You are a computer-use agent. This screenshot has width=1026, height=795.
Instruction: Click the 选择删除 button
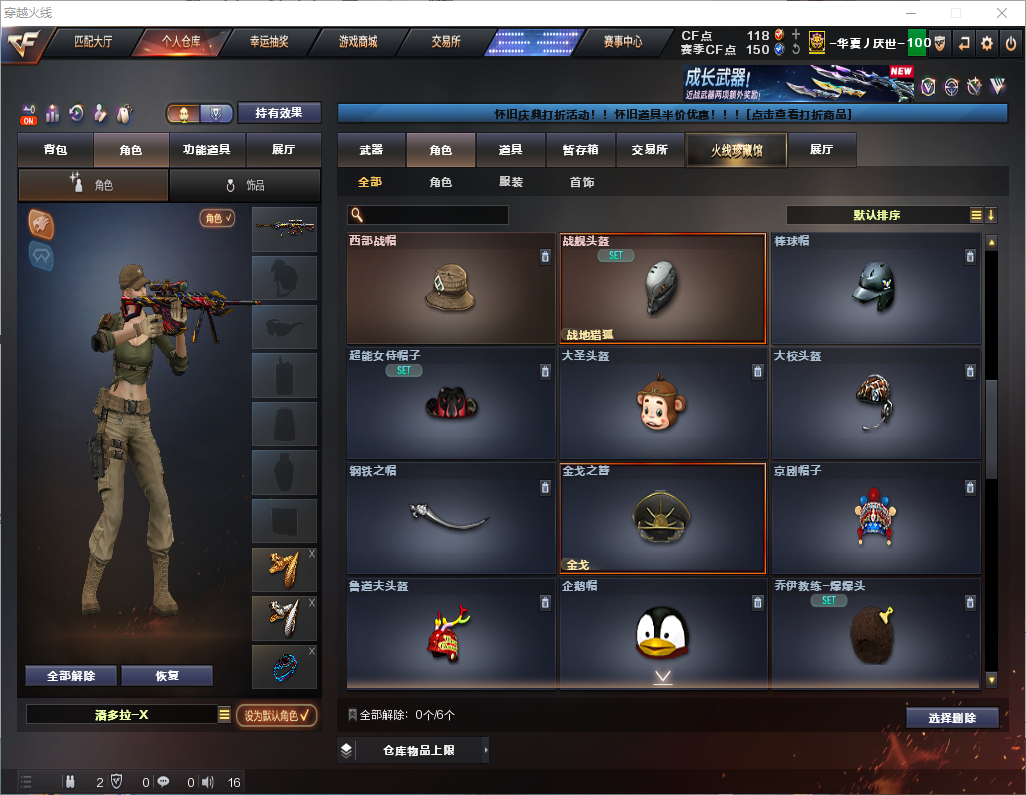coord(952,718)
